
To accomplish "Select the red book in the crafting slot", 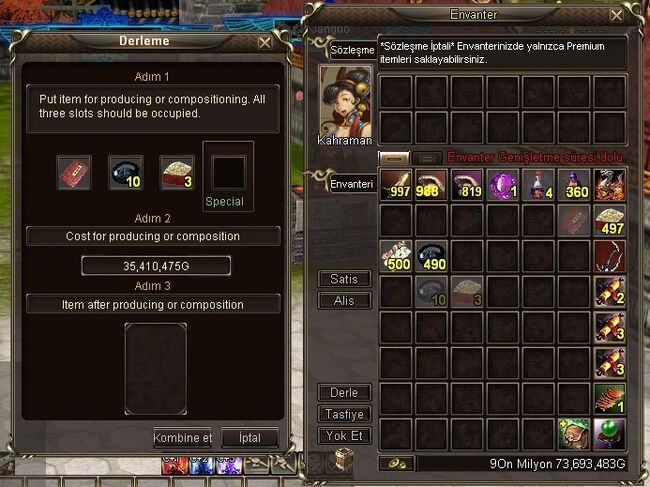I will pos(74,171).
